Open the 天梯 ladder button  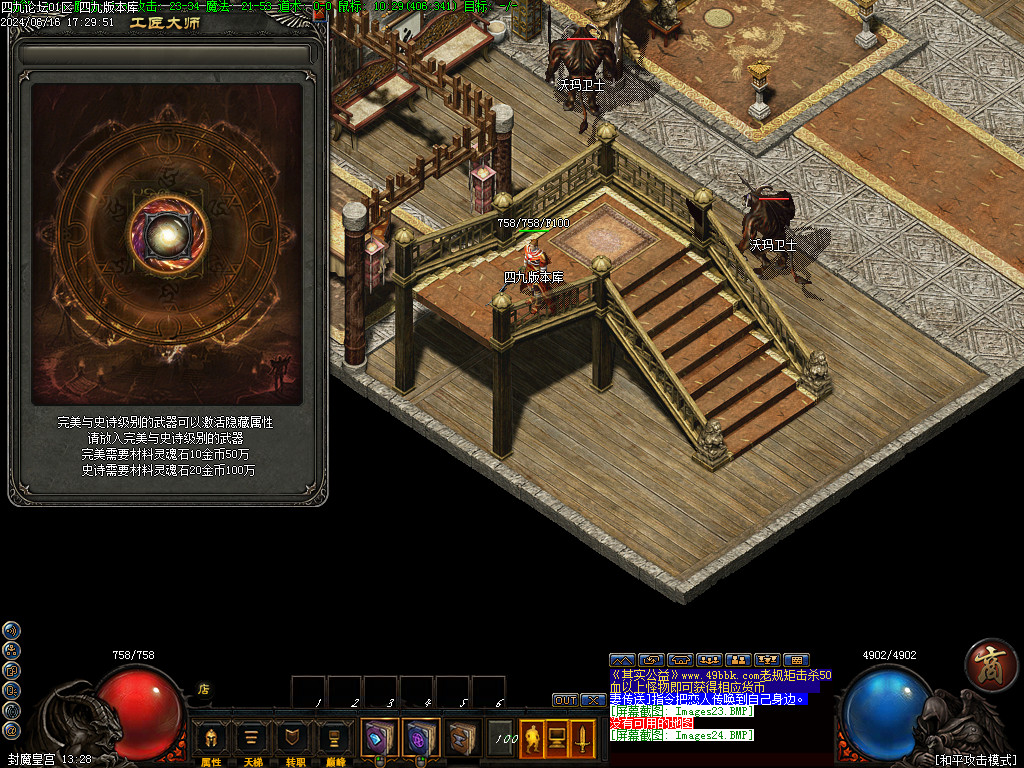[253, 739]
